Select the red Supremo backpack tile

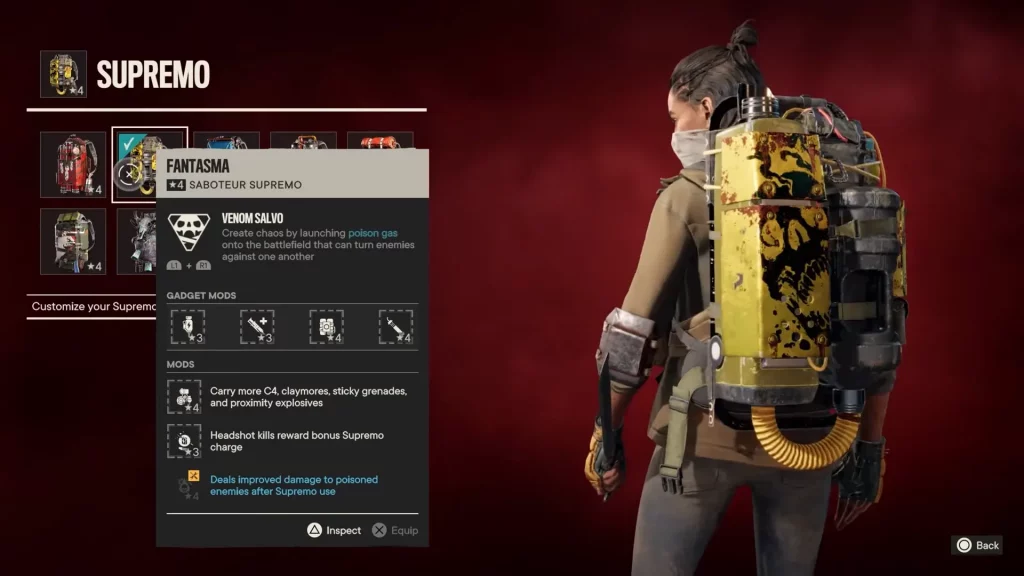click(72, 164)
